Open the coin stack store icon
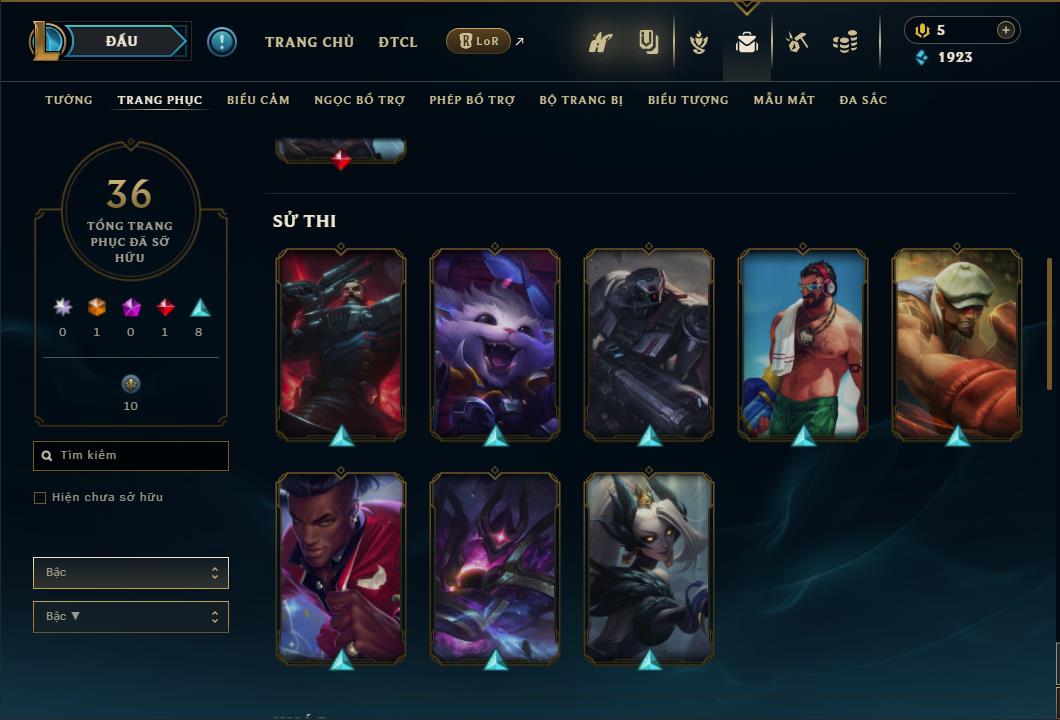 click(x=845, y=42)
